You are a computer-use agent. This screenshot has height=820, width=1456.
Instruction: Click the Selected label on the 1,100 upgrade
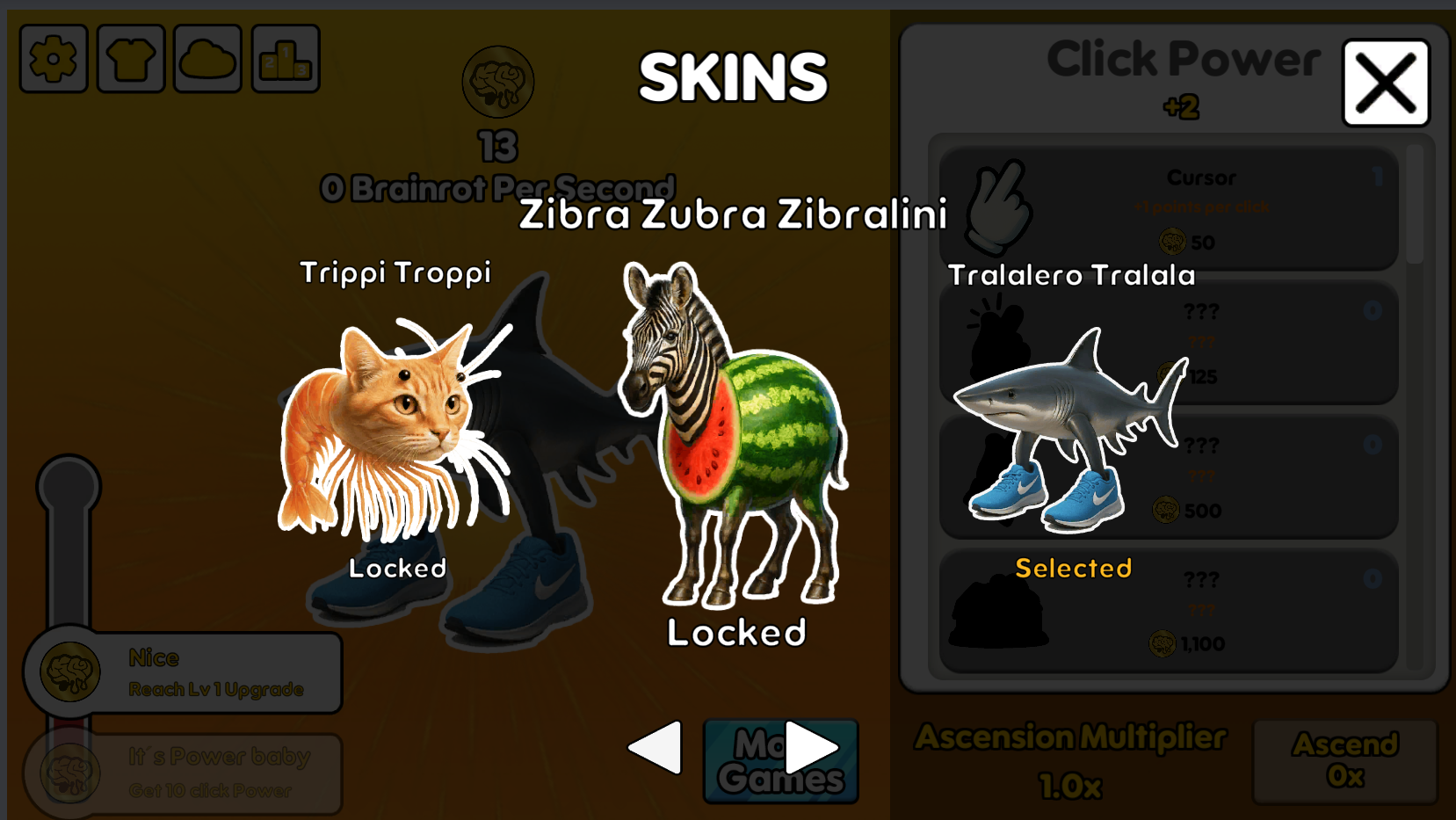1073,569
